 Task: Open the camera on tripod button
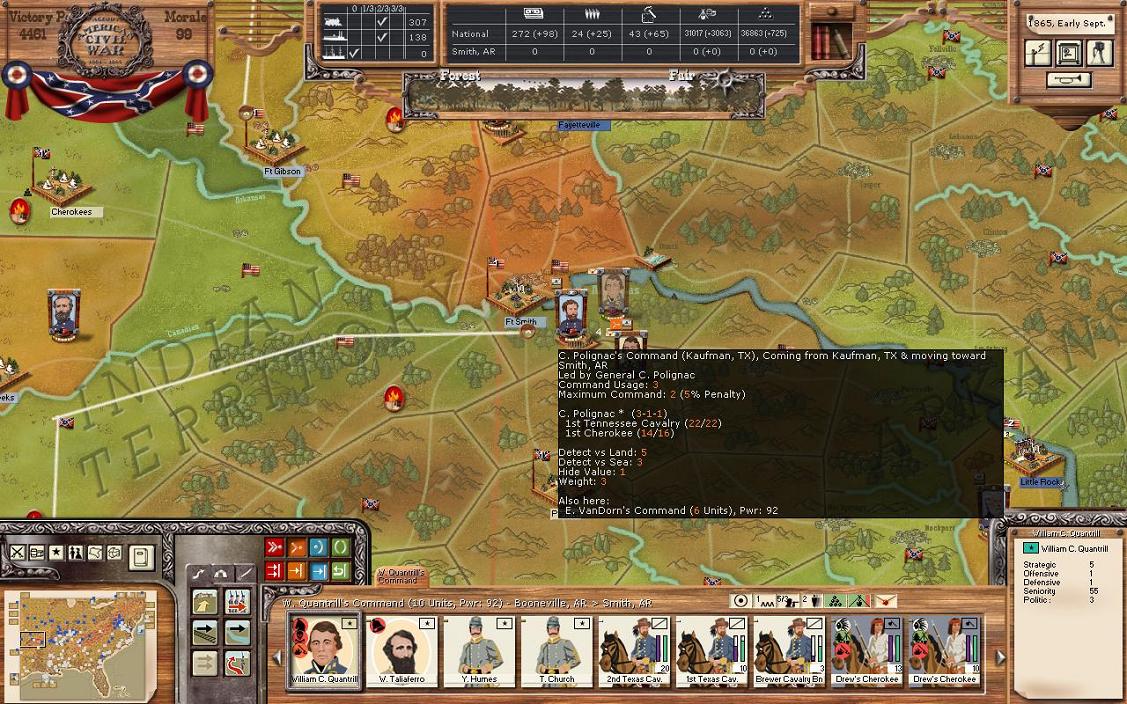[x=1099, y=52]
